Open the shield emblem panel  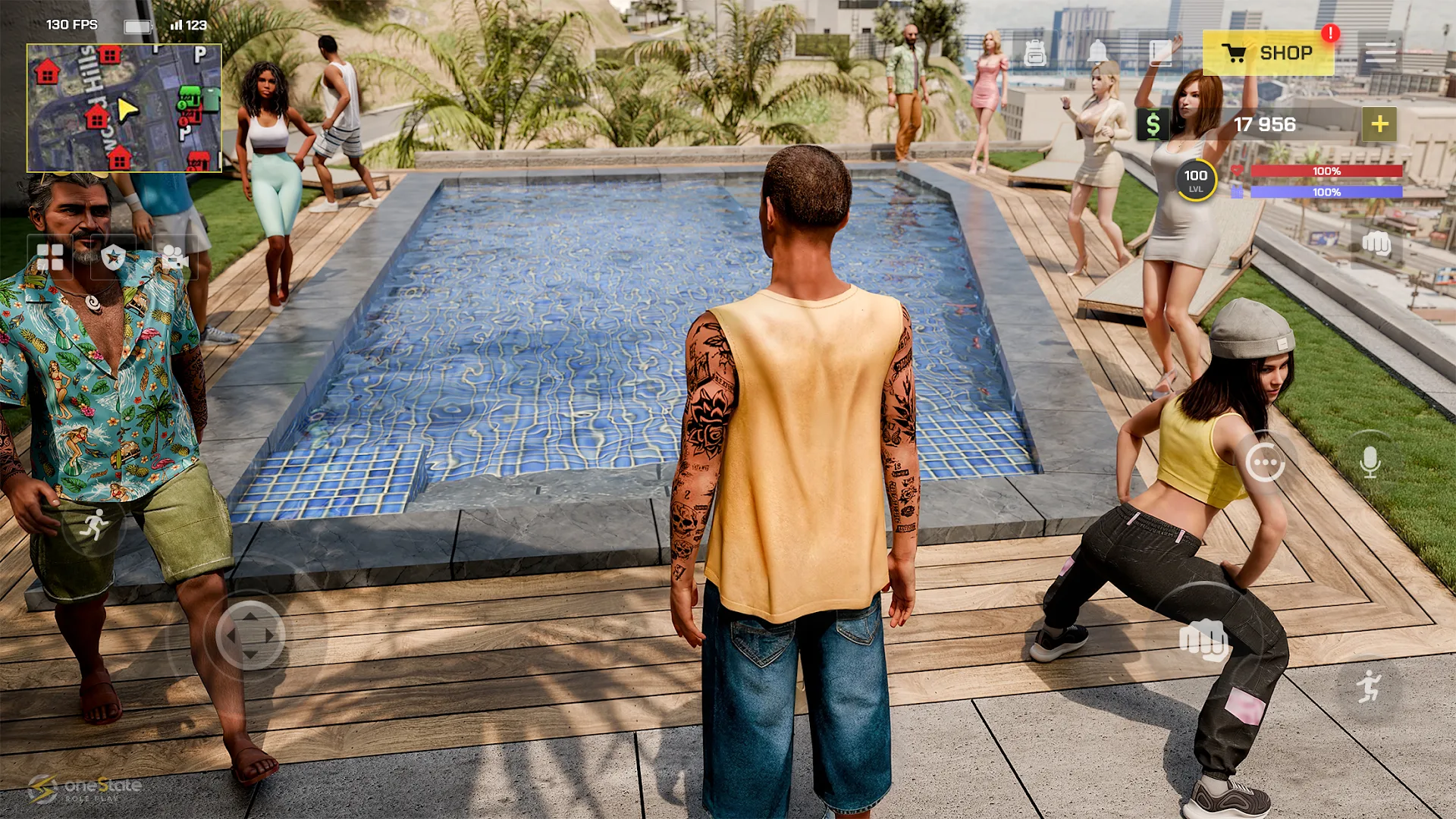pyautogui.click(x=114, y=258)
